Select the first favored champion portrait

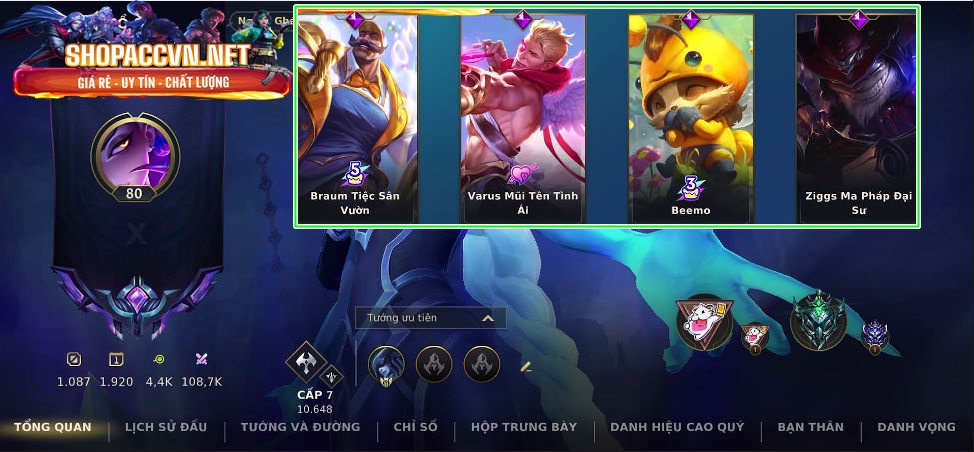pyautogui.click(x=386, y=364)
